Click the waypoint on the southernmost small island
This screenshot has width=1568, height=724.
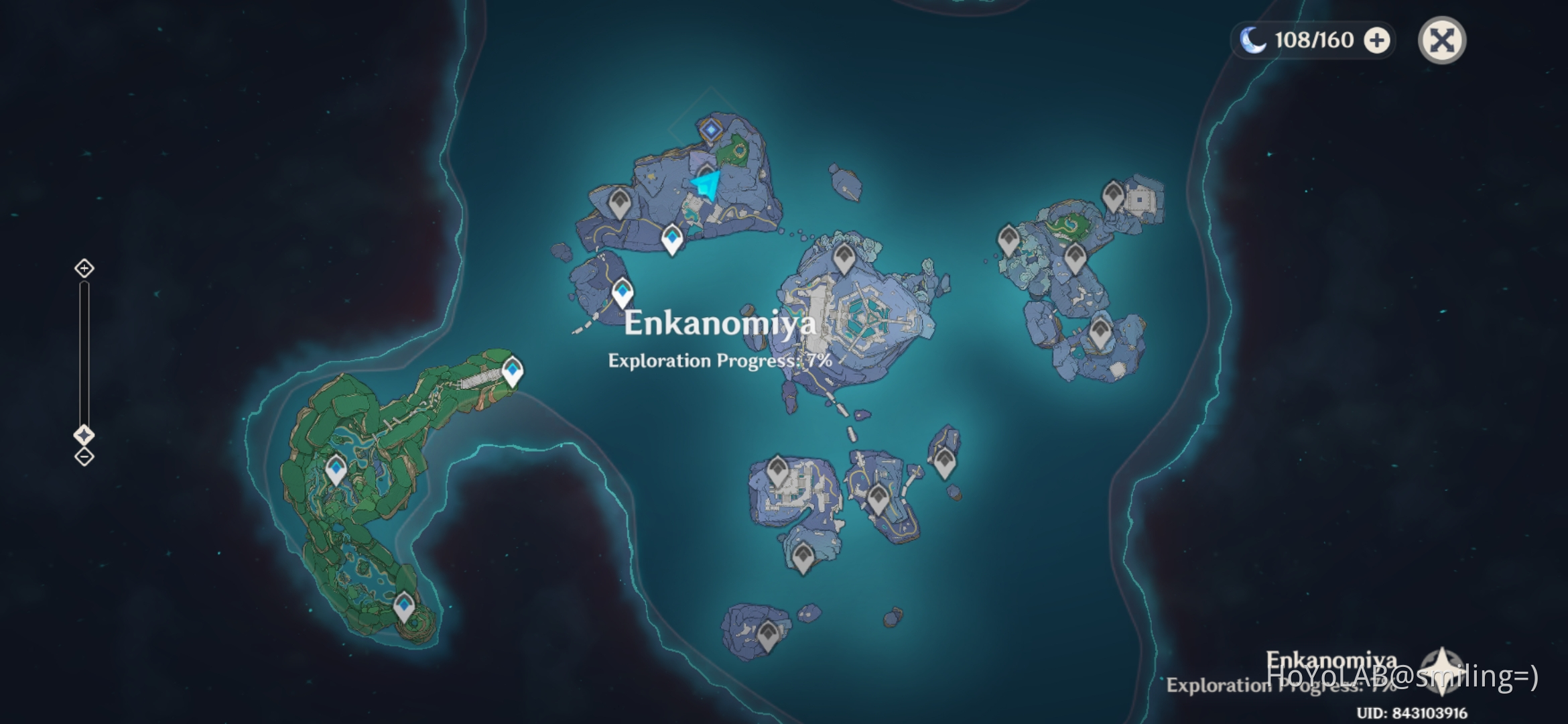tap(768, 633)
